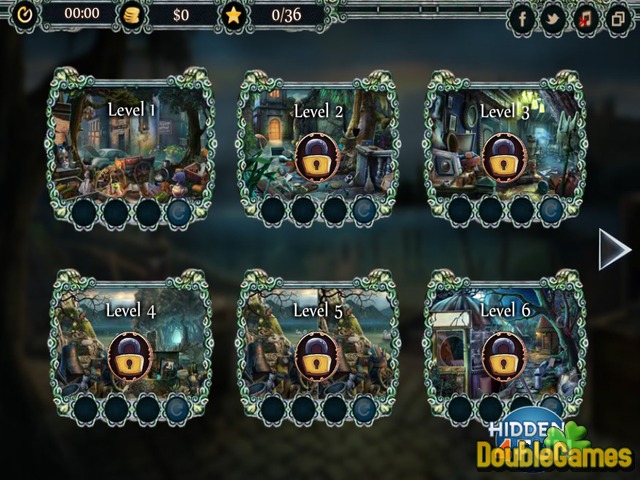Viewport: 640px width, 480px height.
Task: Toggle the music with the note icon
Action: (x=584, y=18)
